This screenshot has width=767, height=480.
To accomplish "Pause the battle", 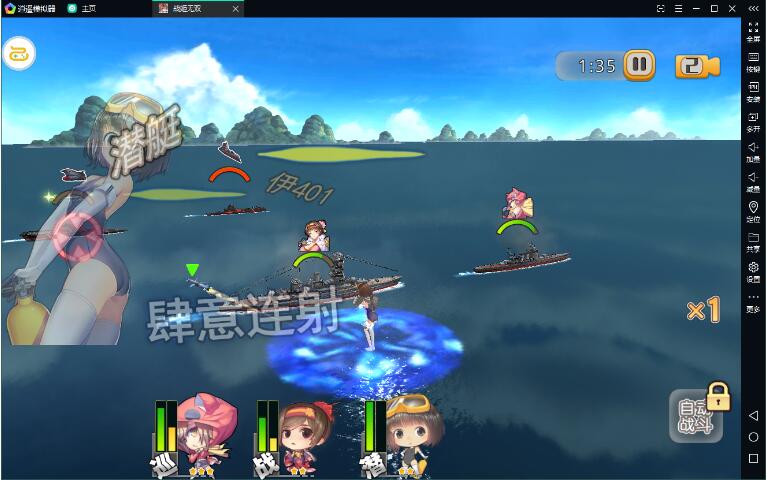I will click(x=639, y=66).
